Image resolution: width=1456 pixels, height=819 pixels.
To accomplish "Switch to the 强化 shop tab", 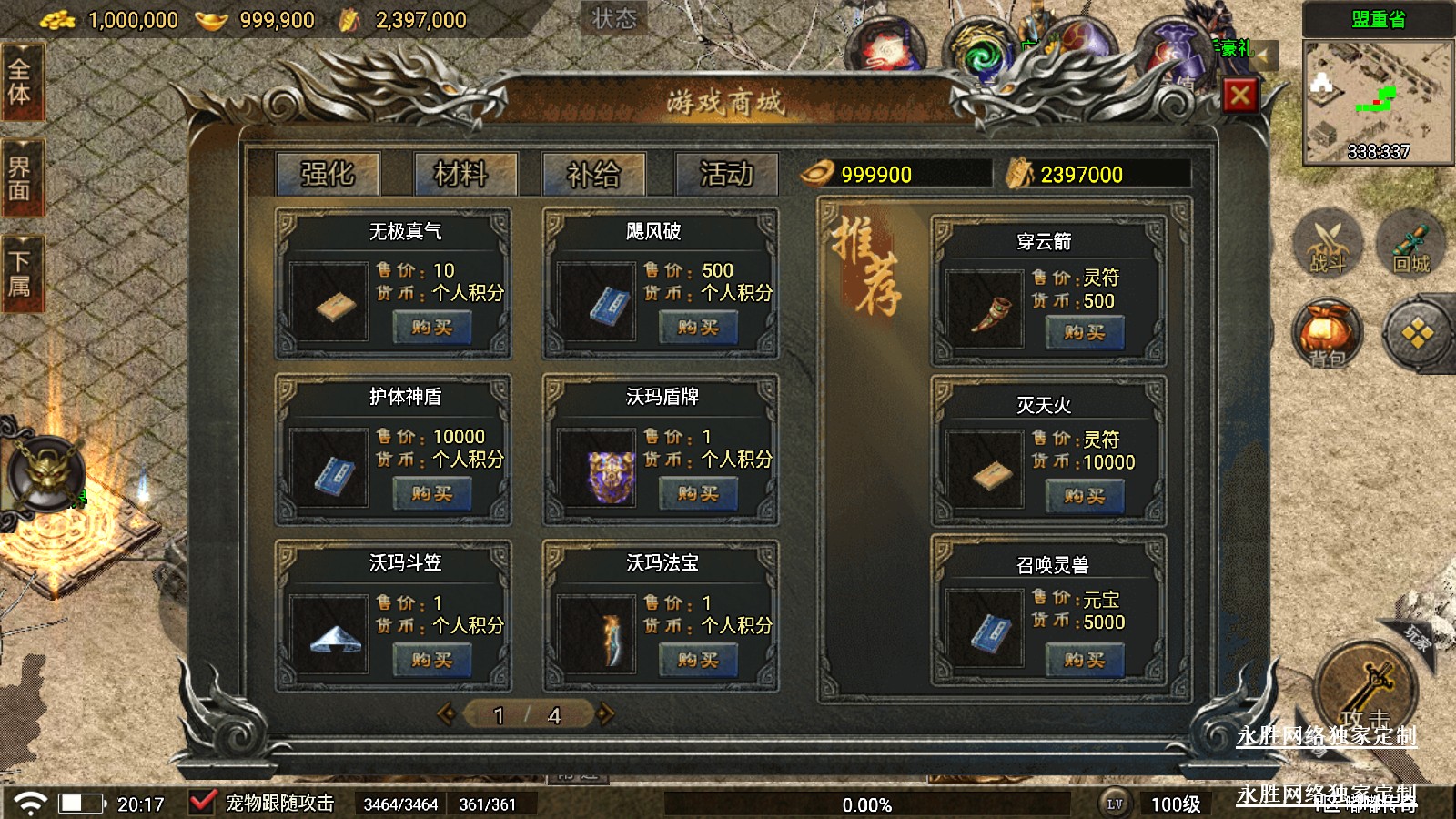I will point(328,173).
